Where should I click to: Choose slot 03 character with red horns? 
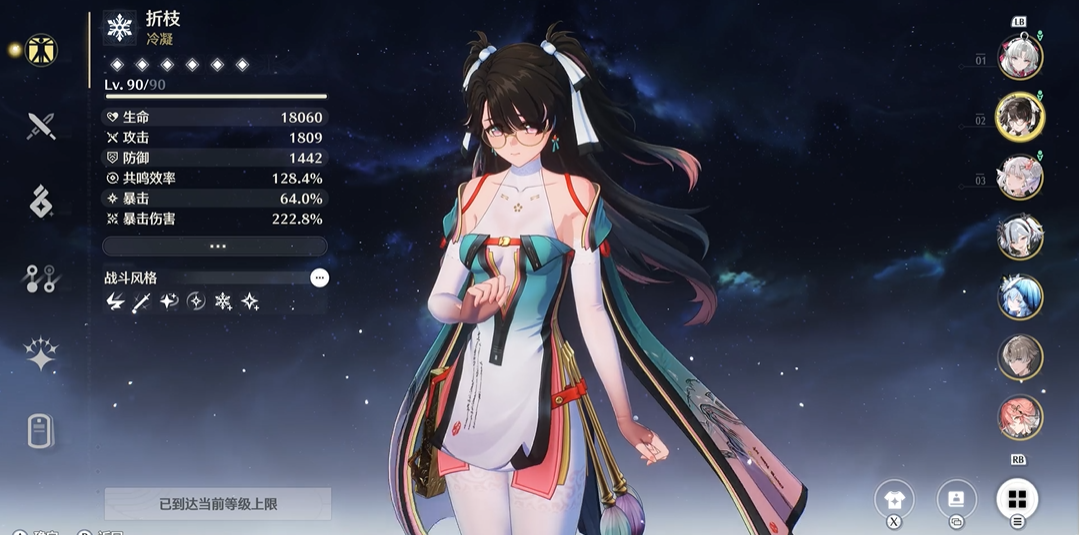click(x=1020, y=177)
